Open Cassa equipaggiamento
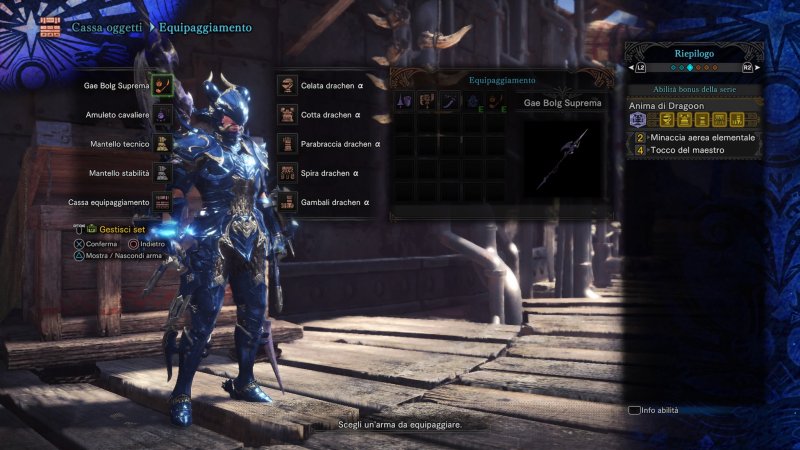Screen dimensions: 800x450 [x=163, y=202]
